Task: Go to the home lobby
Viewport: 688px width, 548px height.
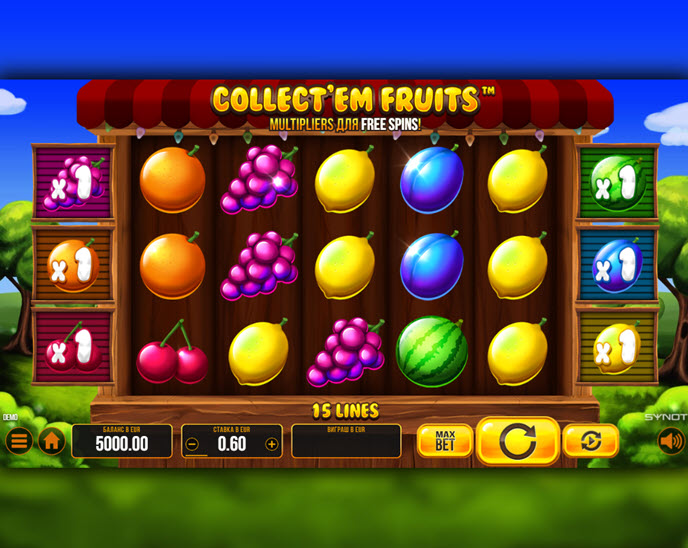Action: point(52,441)
